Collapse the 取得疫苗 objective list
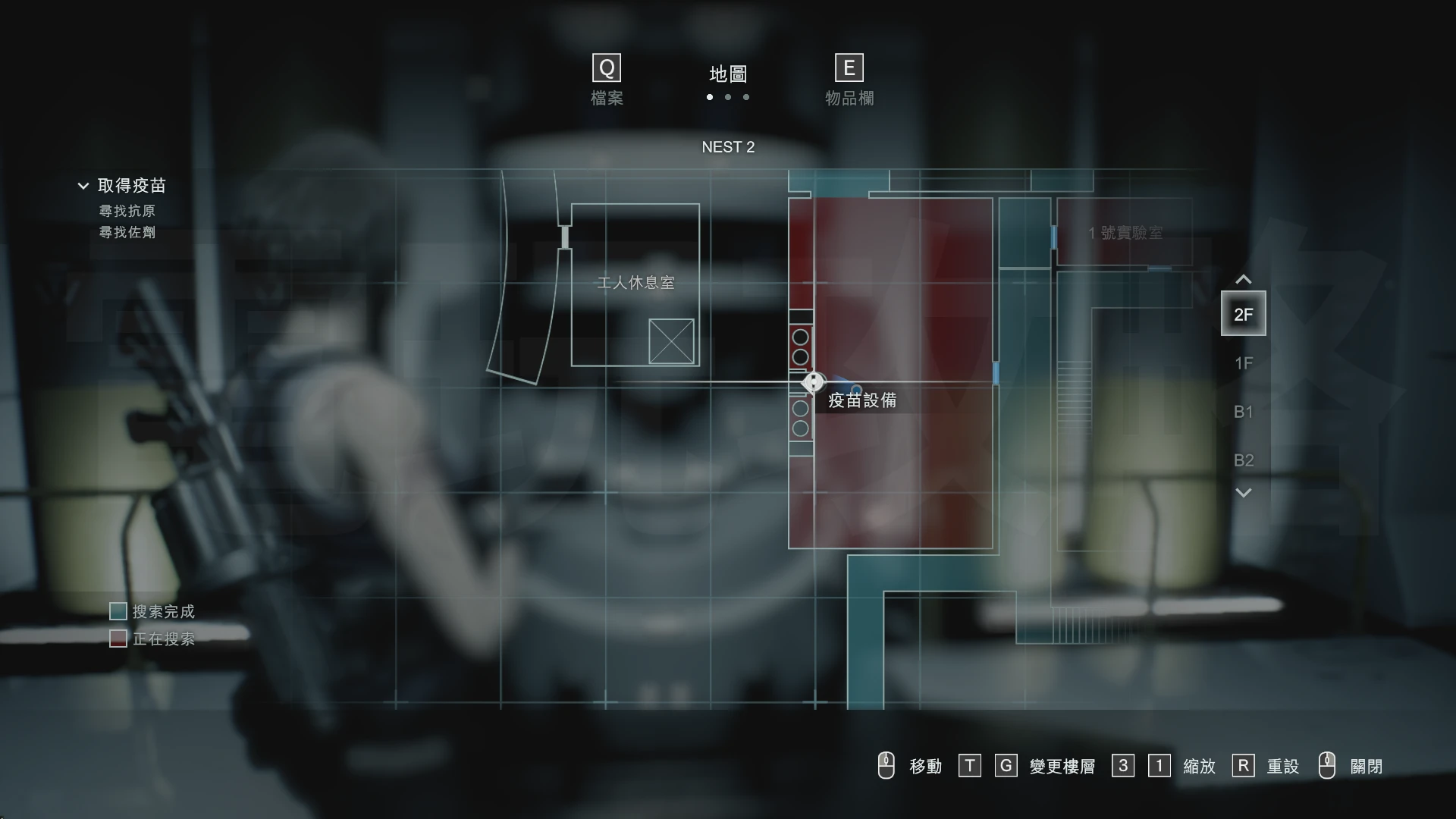Image resolution: width=1456 pixels, height=819 pixels. click(x=83, y=186)
